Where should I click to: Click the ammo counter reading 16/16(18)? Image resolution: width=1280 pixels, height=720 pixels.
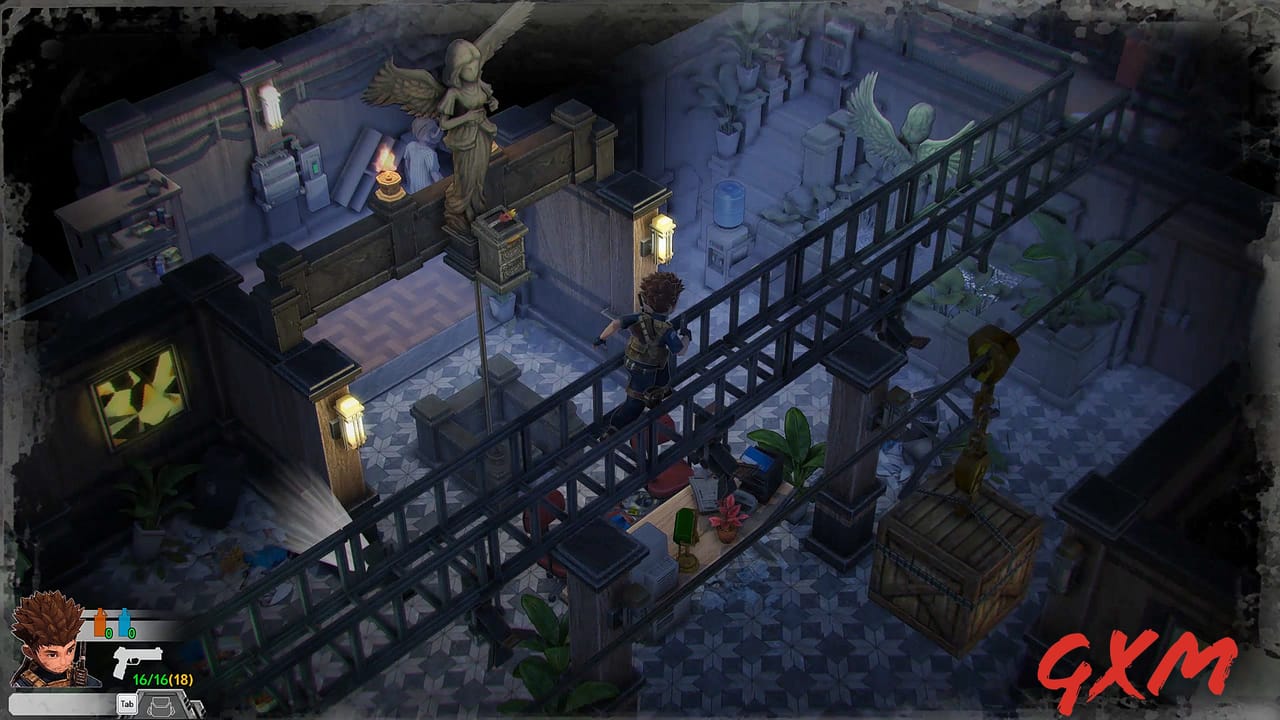163,679
